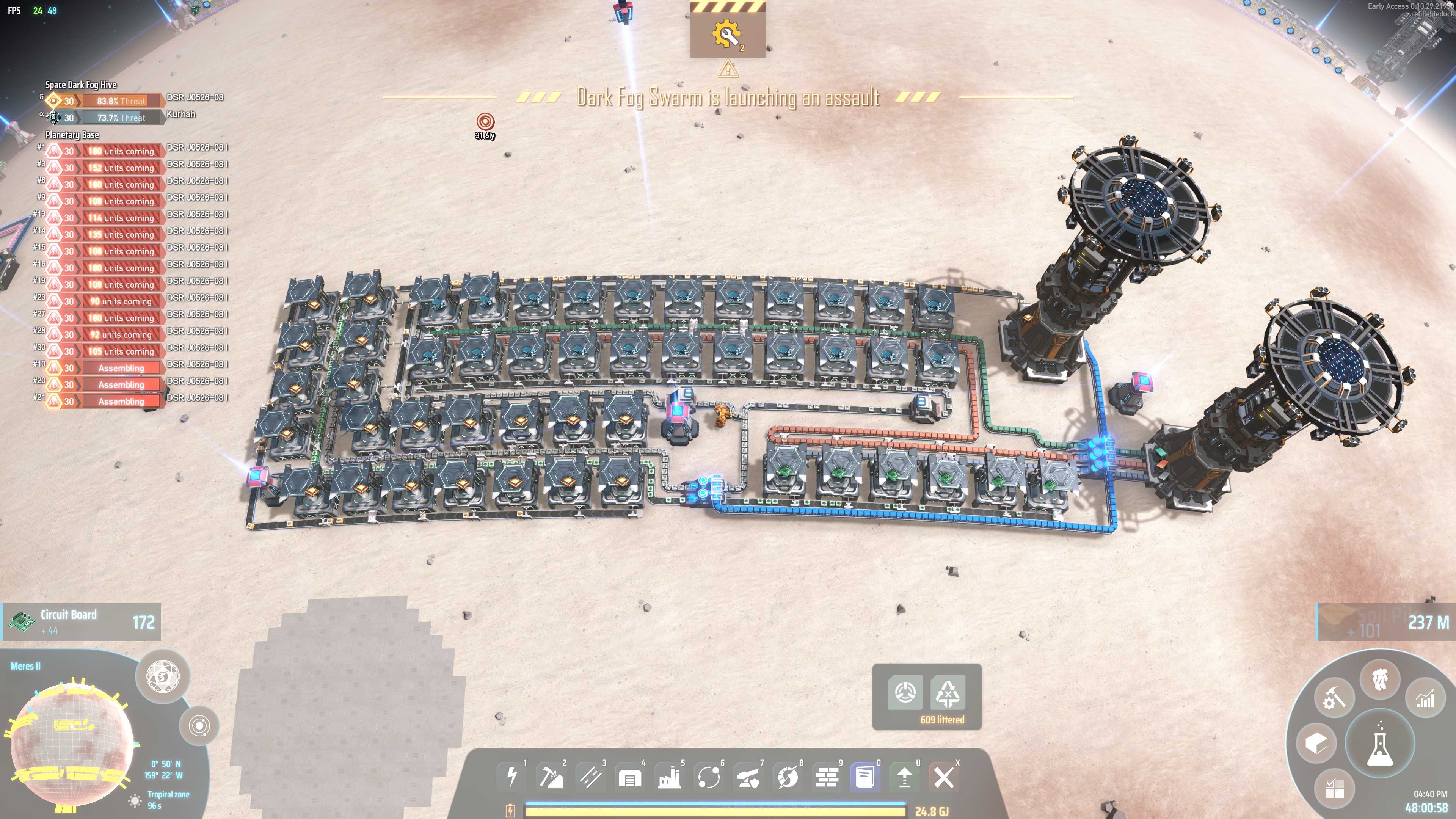Activate the blueprint book tool
The image size is (1456, 819).
pos(865,777)
